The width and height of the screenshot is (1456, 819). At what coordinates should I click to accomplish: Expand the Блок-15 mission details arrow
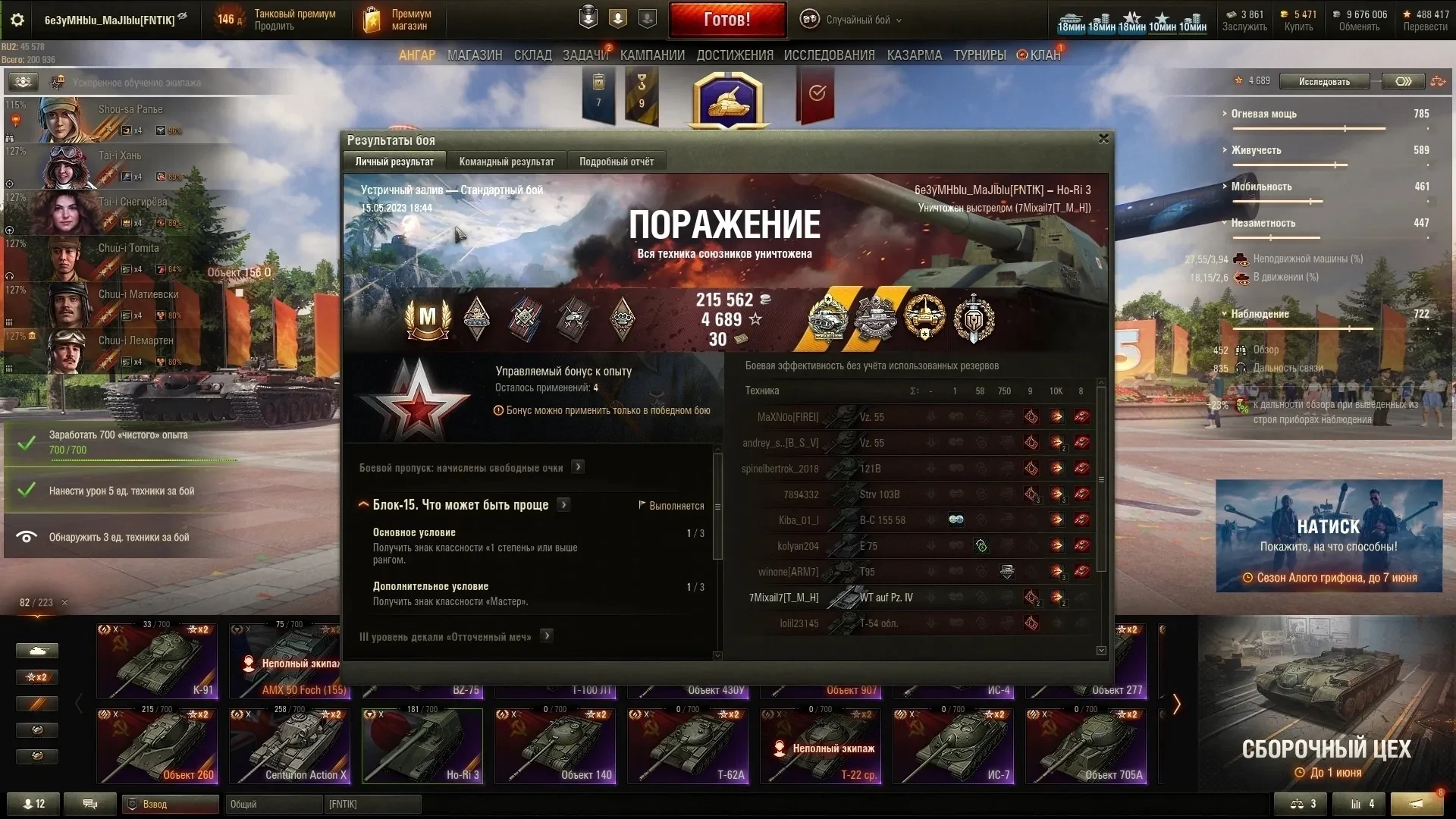click(563, 505)
